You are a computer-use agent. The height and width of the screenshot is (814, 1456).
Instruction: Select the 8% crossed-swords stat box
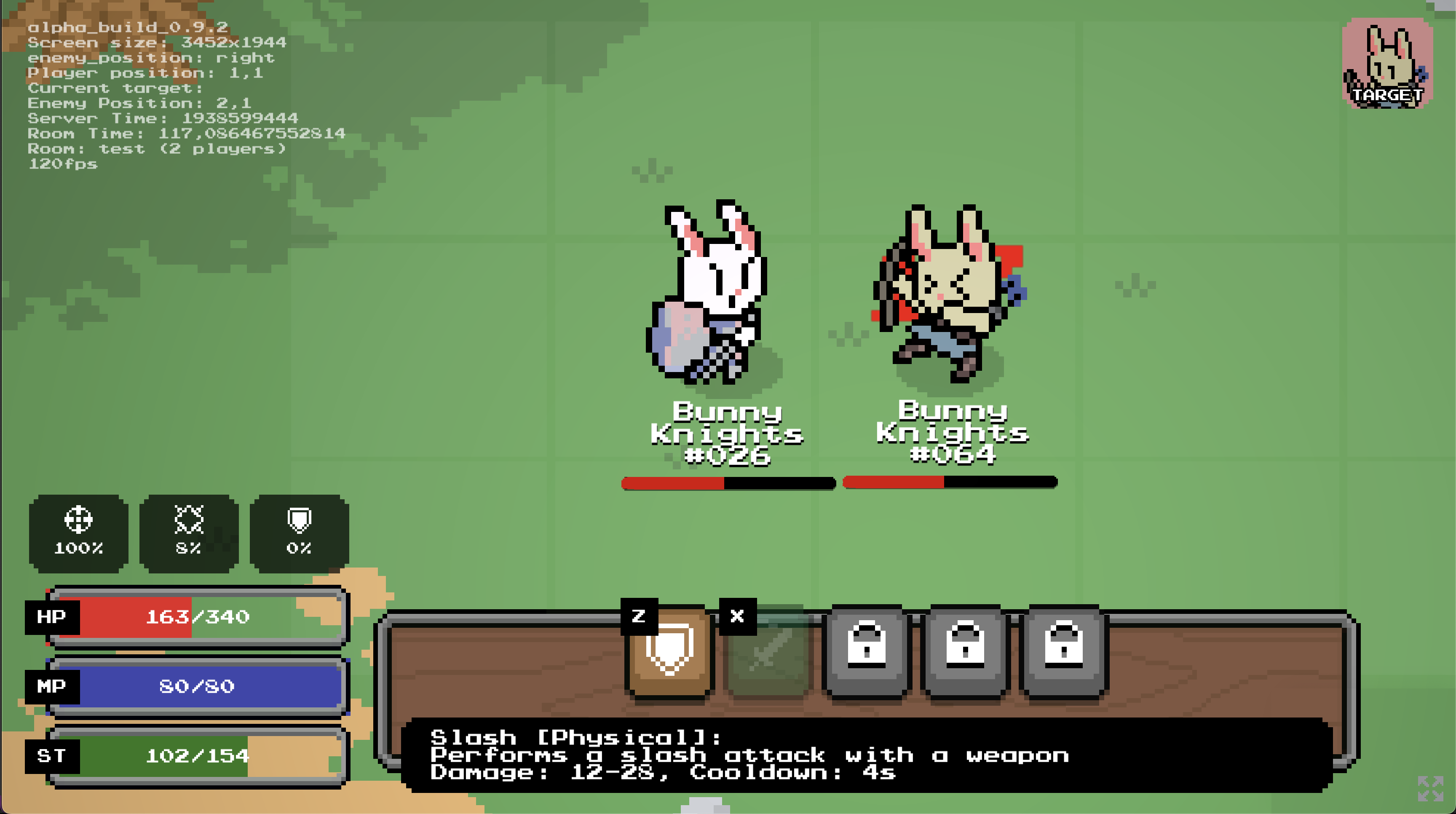coord(189,533)
